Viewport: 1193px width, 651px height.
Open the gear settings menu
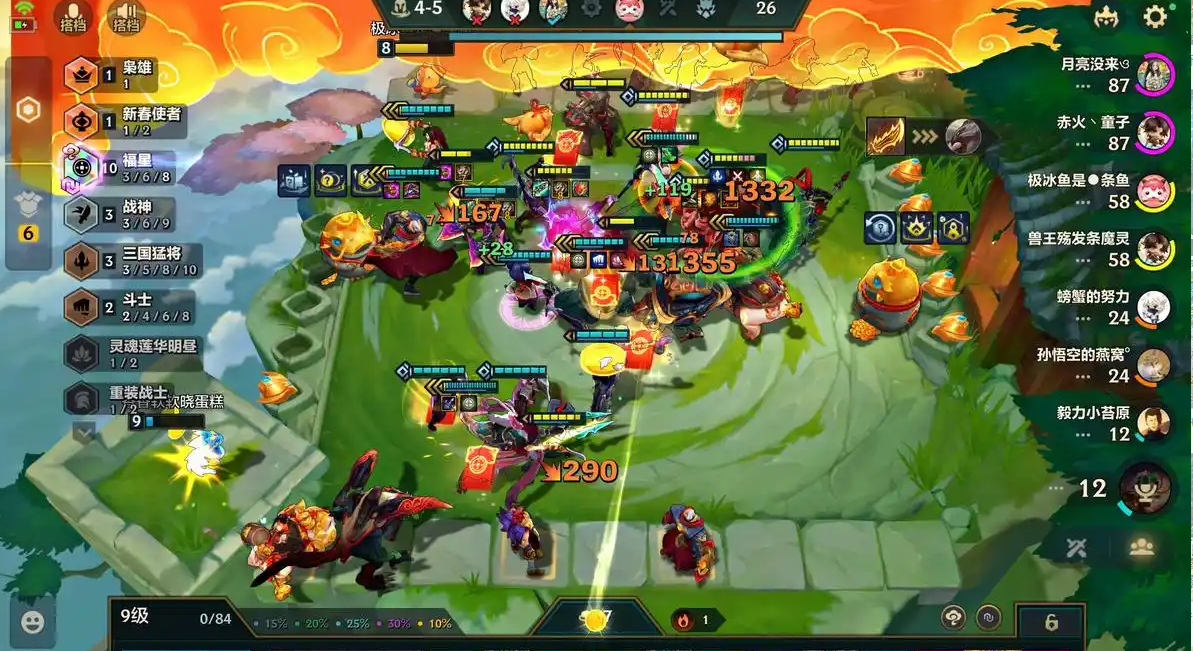pos(1155,17)
